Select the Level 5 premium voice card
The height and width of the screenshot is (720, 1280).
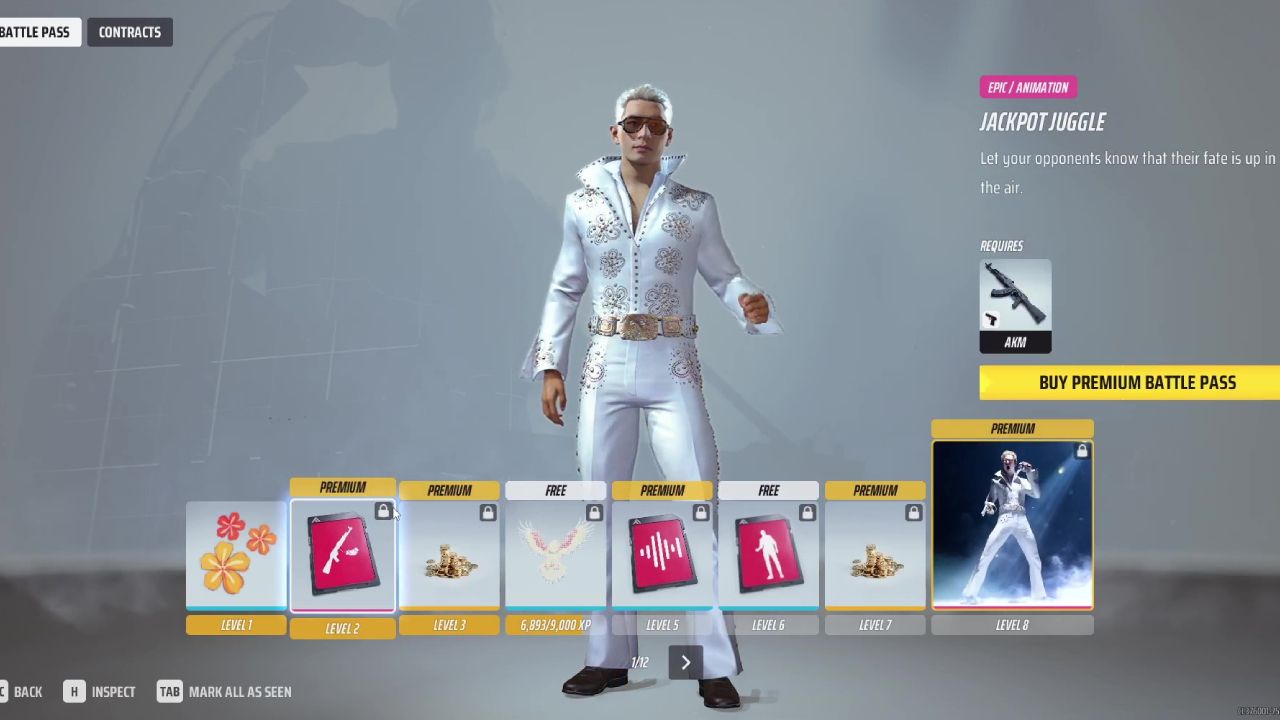[662, 555]
